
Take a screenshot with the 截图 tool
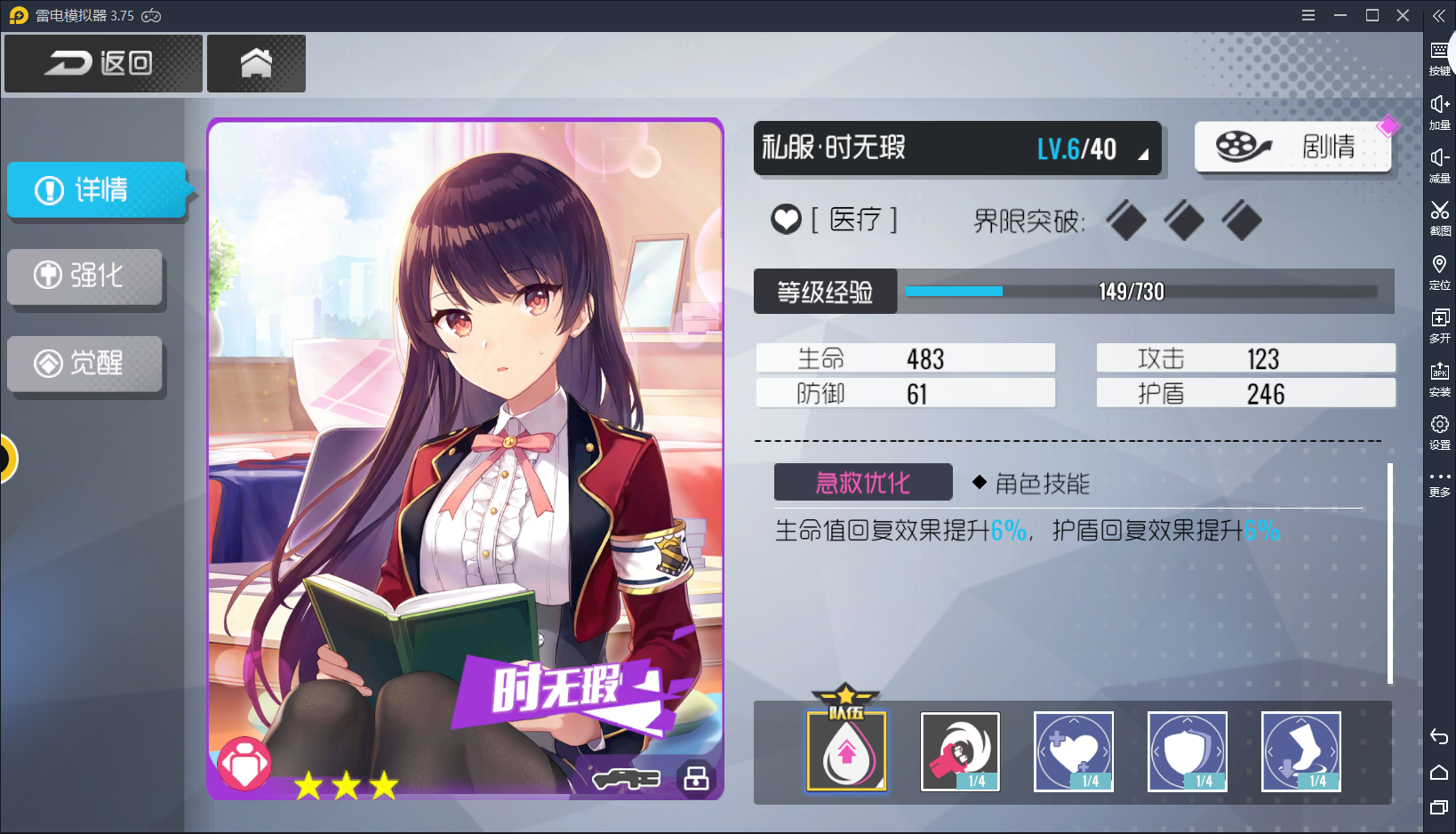(1440, 216)
